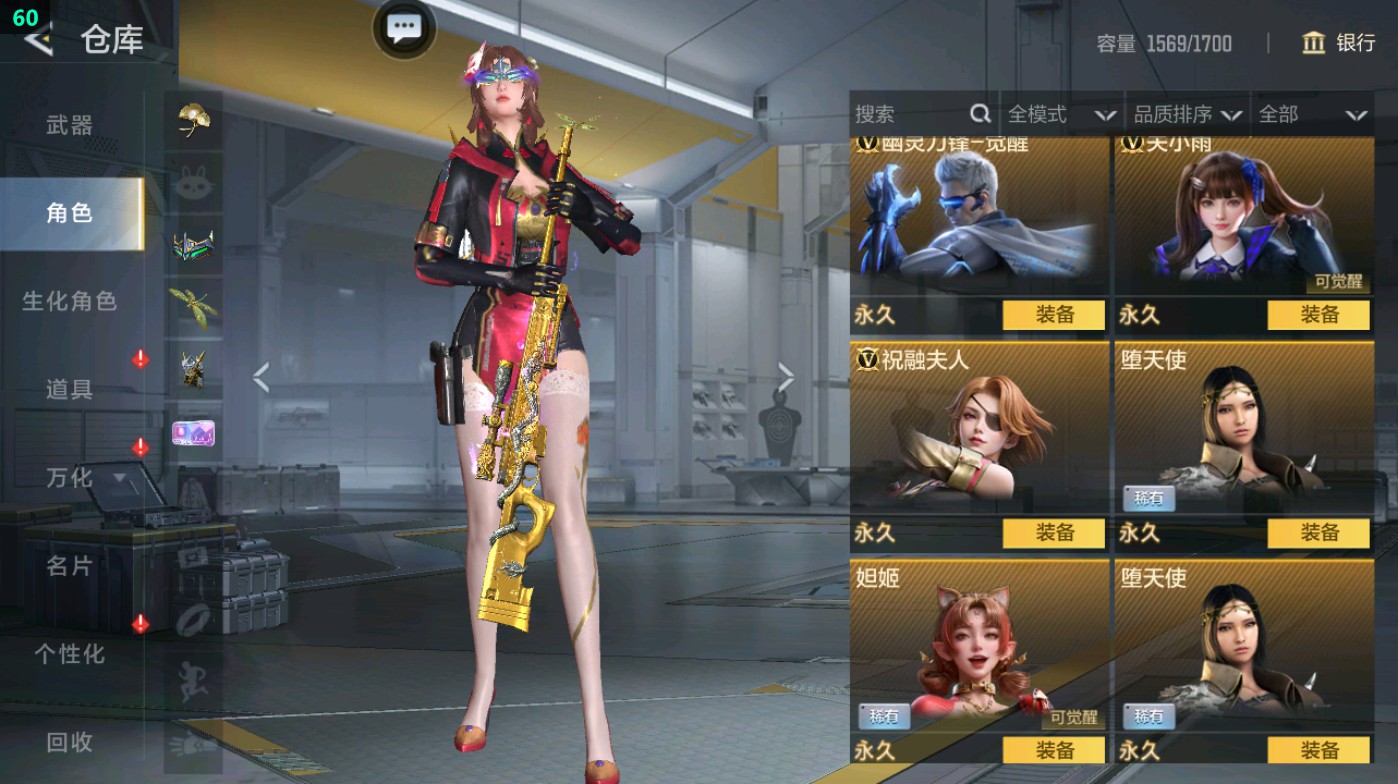The width and height of the screenshot is (1398, 784).
Task: Select the golden fan accessory slot
Action: point(193,121)
